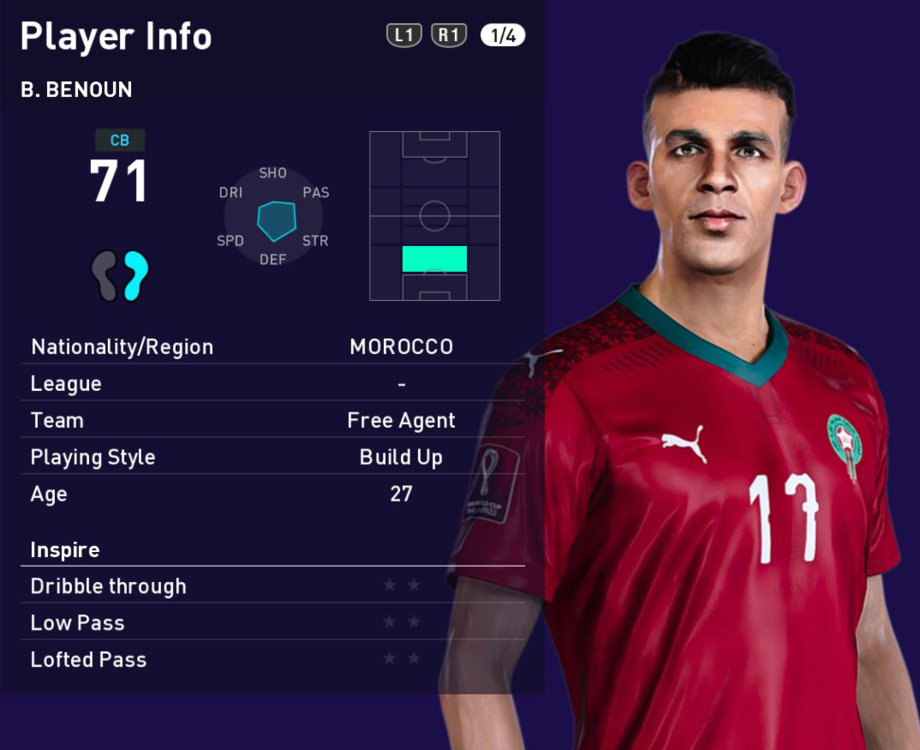Click the preferred foot icon
Viewport: 920px width, 750px height.
(120, 276)
